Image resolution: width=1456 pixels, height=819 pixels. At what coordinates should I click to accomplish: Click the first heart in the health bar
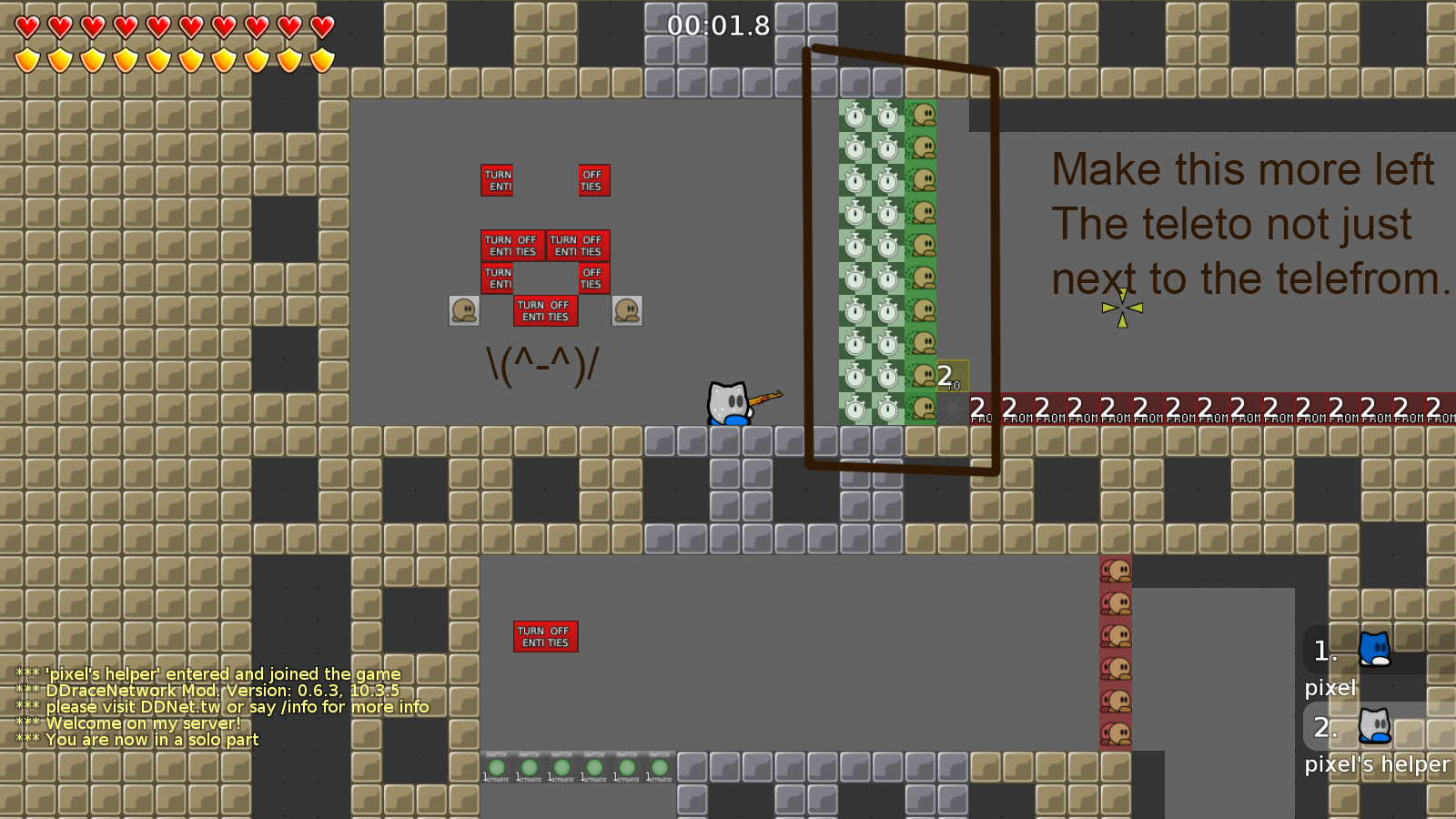pos(25,27)
